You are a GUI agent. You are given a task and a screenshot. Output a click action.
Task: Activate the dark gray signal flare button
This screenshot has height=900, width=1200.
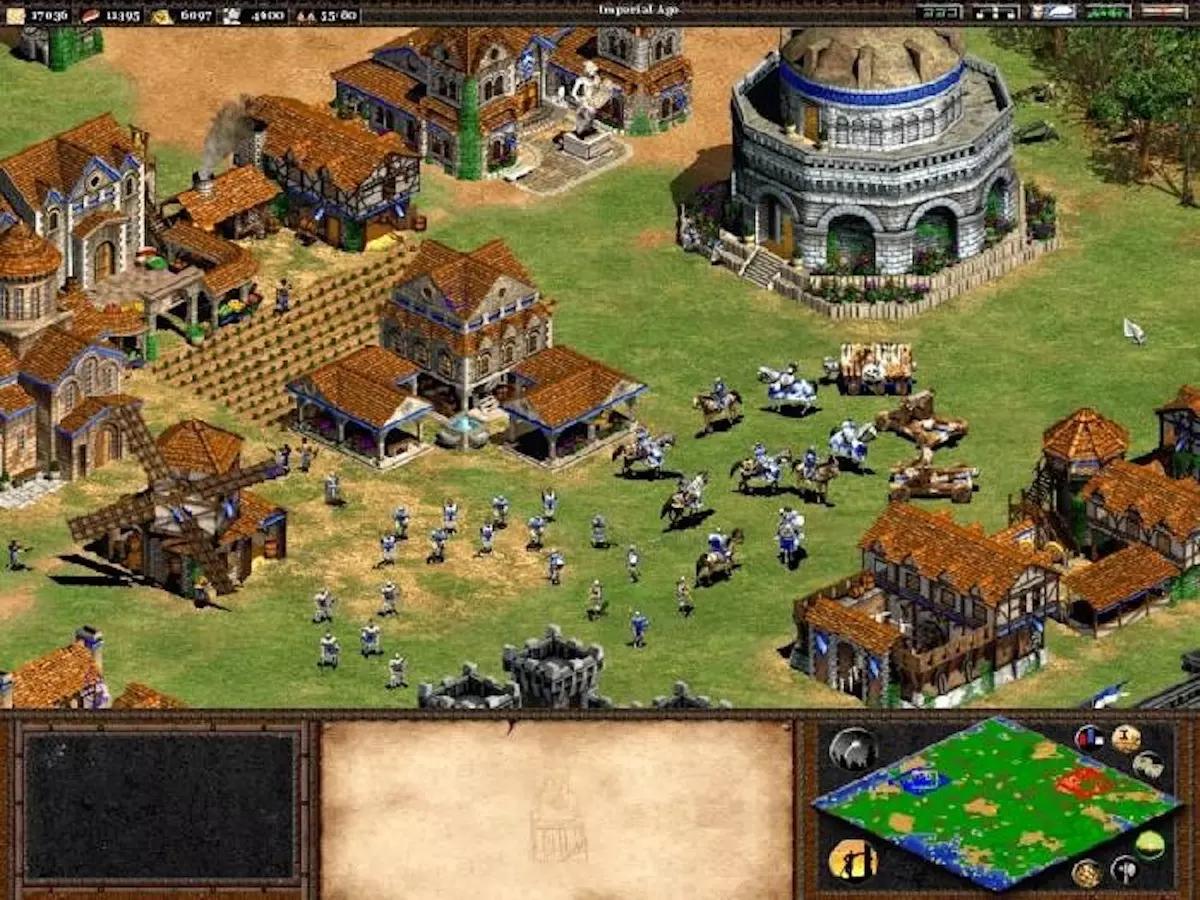pyautogui.click(x=852, y=747)
